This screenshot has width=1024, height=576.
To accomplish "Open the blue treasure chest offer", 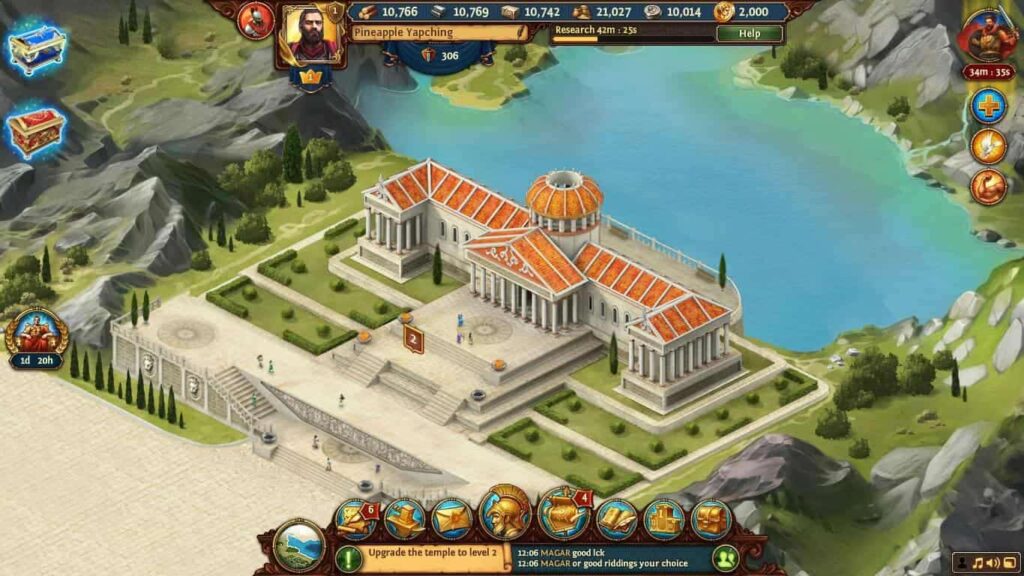I will 36,47.
